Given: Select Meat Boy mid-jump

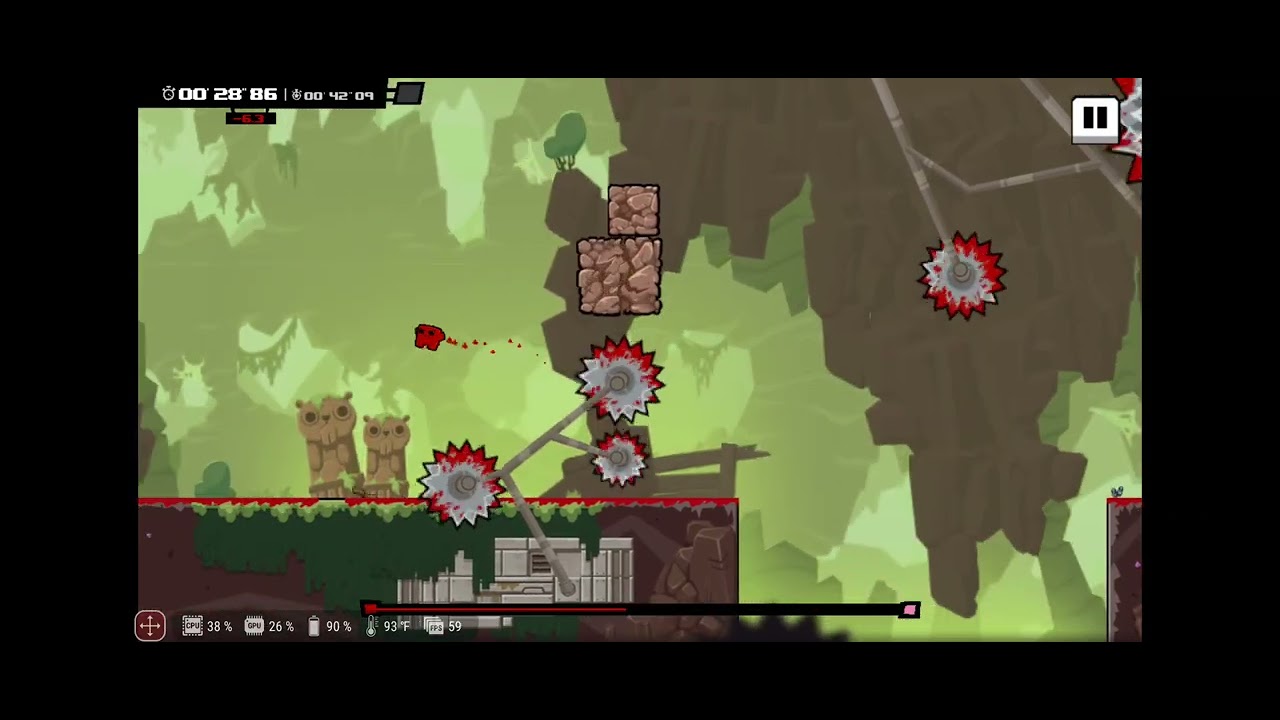Looking at the screenshot, I should pos(428,337).
